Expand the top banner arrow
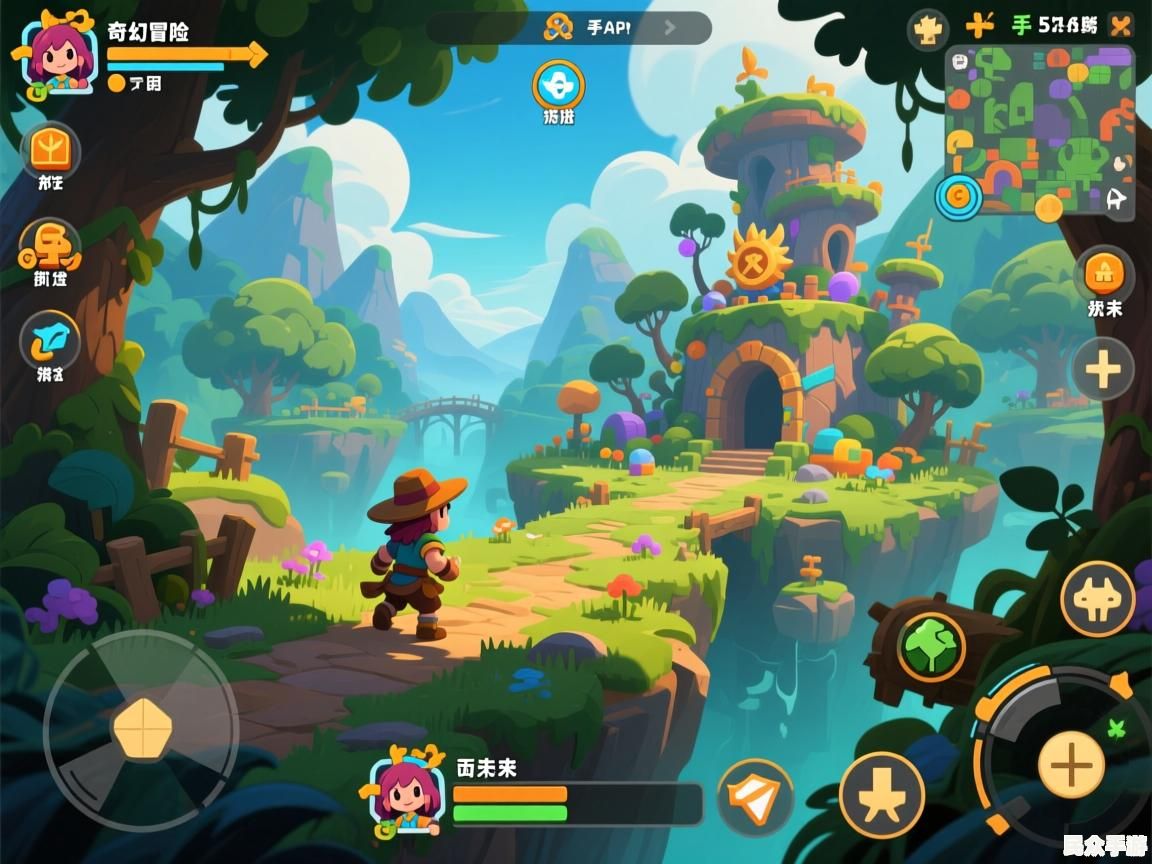This screenshot has width=1152, height=864. 670,28
